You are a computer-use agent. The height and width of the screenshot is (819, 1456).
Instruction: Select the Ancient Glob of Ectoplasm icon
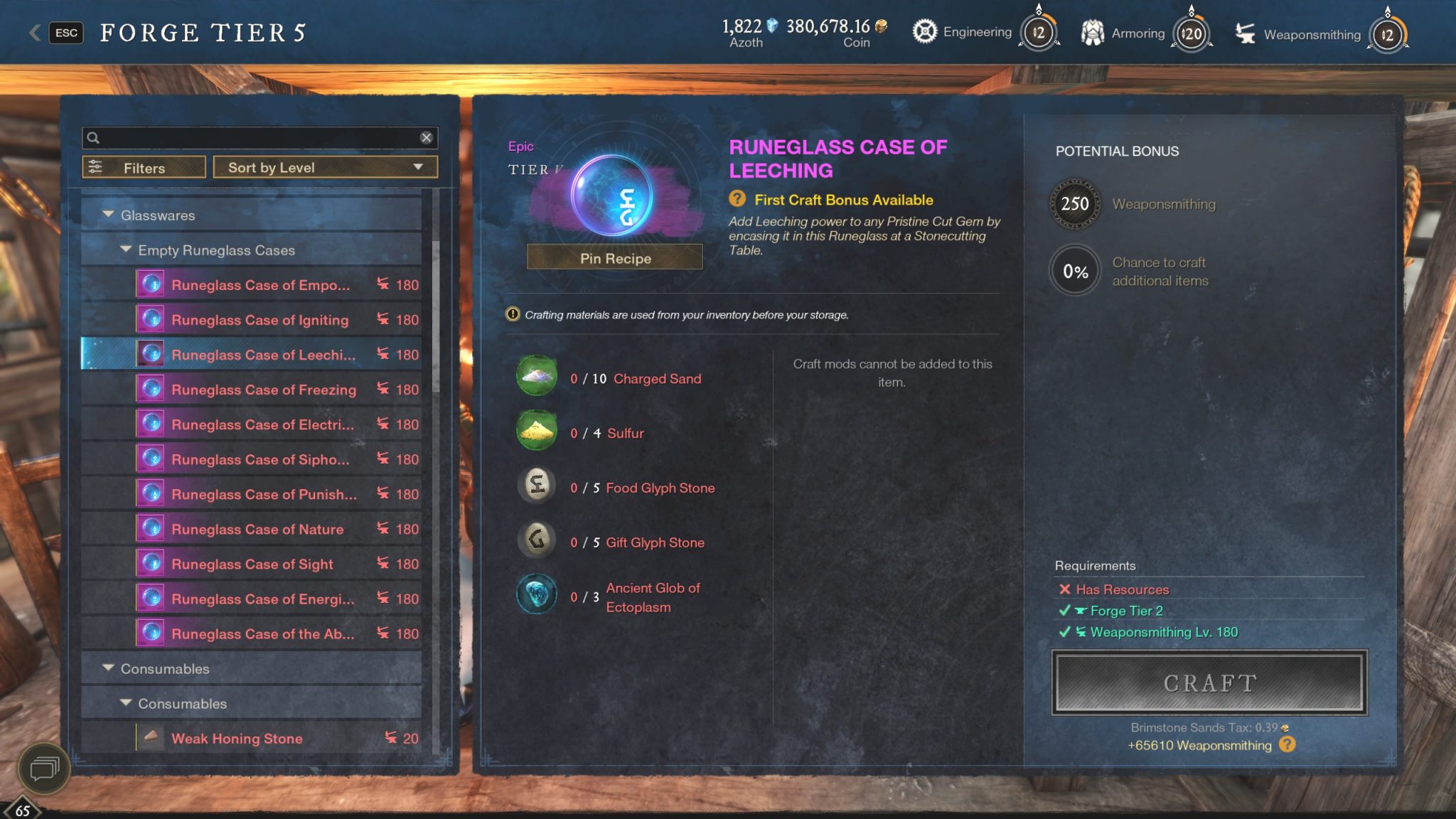click(x=536, y=594)
